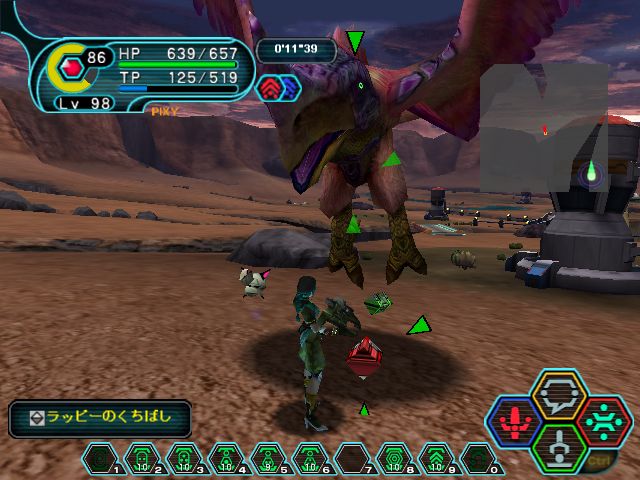Click the red photon gauge hexagon
640x480 pixels.
(x=72, y=69)
